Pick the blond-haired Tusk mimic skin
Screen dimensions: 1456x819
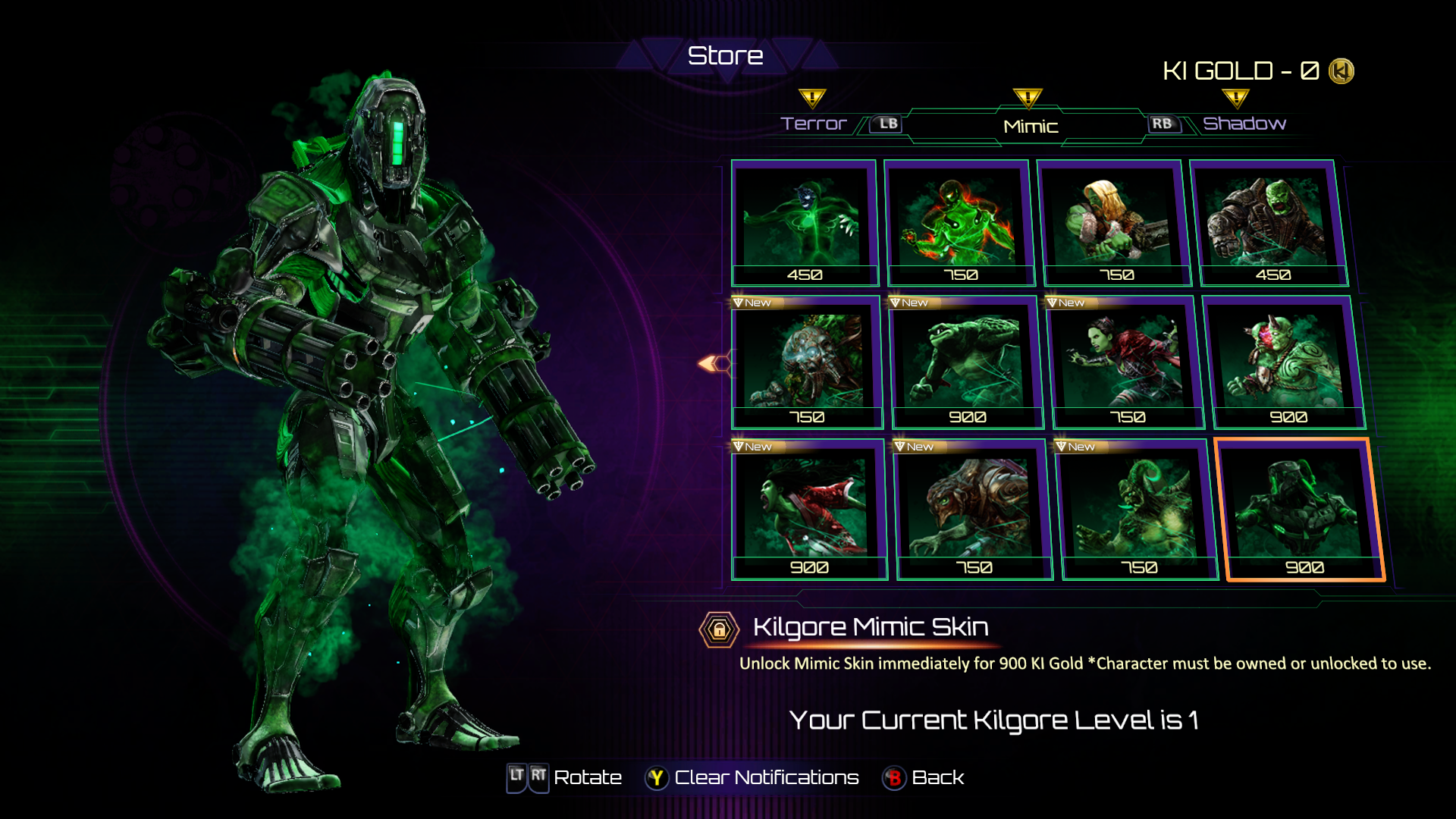coord(1113,222)
